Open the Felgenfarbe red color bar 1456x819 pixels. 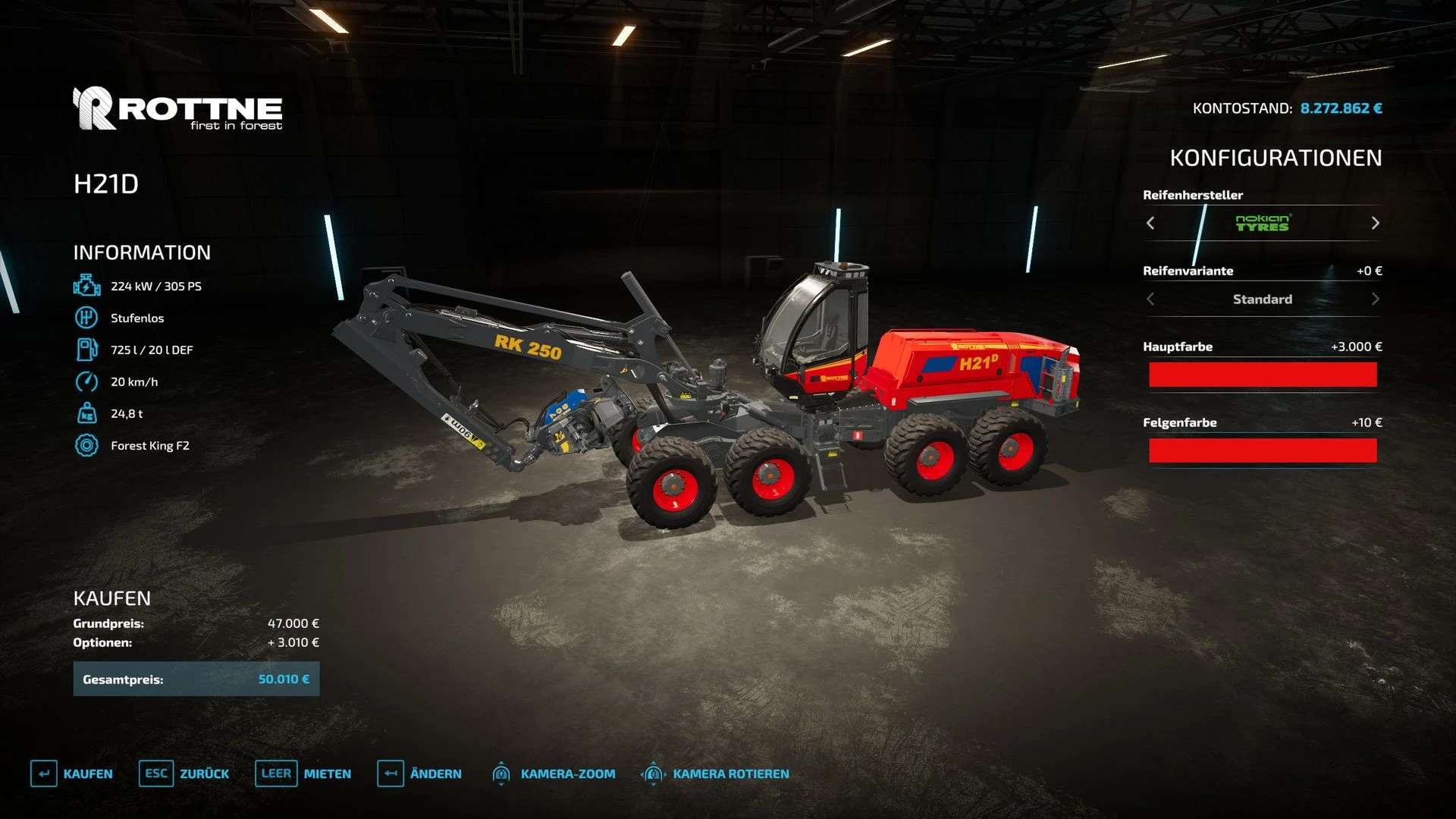(x=1262, y=450)
